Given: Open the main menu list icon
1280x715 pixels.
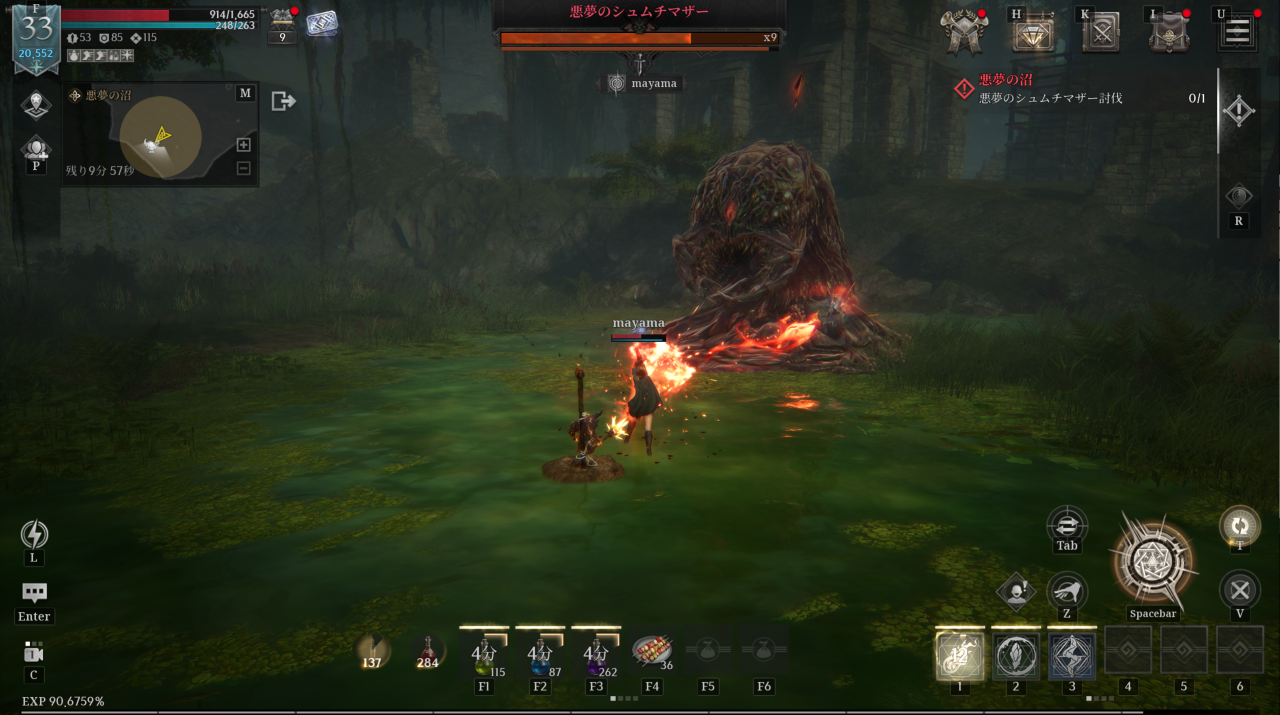Looking at the screenshot, I should coord(1237,31).
